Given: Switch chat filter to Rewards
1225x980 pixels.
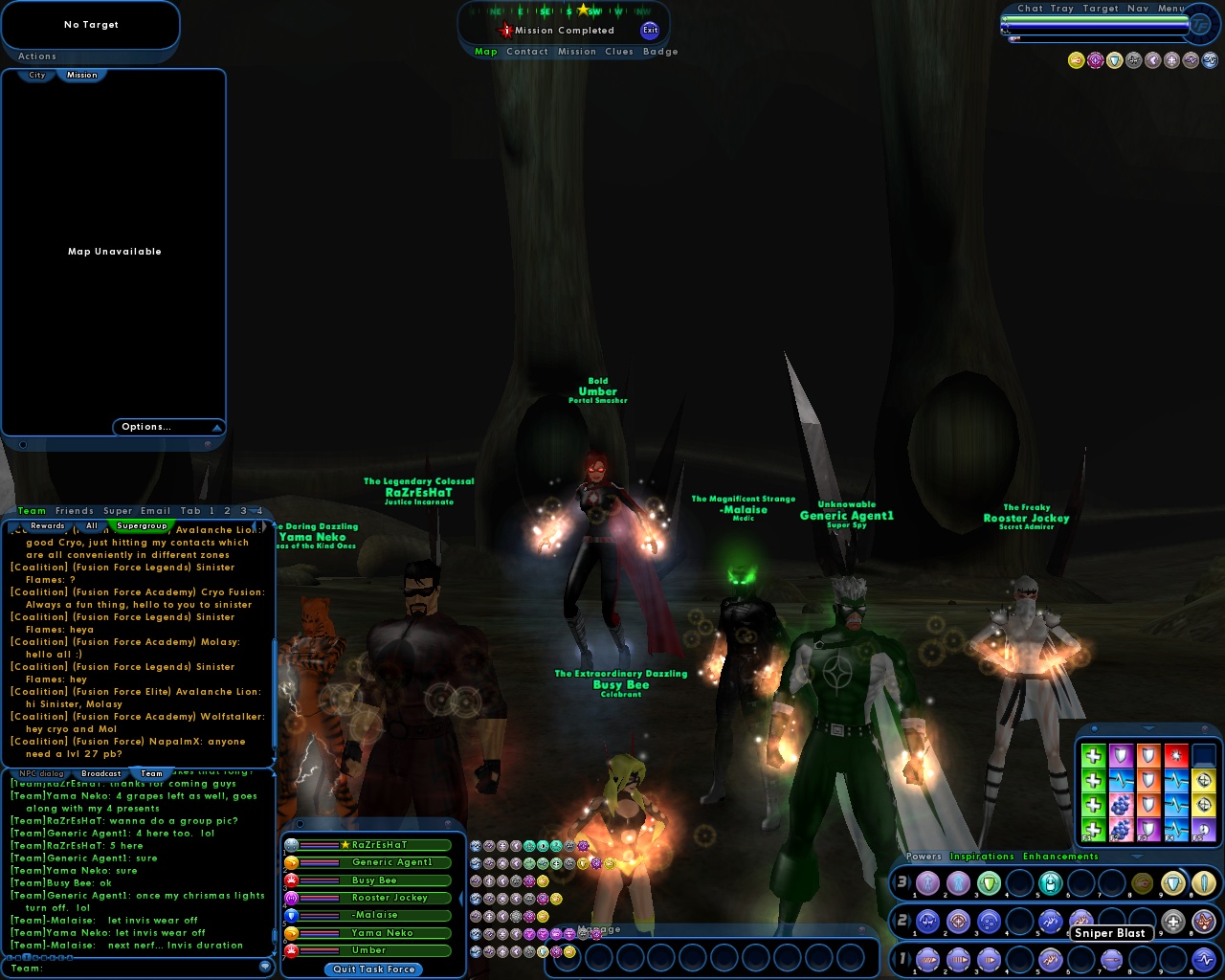Looking at the screenshot, I should (x=47, y=525).
